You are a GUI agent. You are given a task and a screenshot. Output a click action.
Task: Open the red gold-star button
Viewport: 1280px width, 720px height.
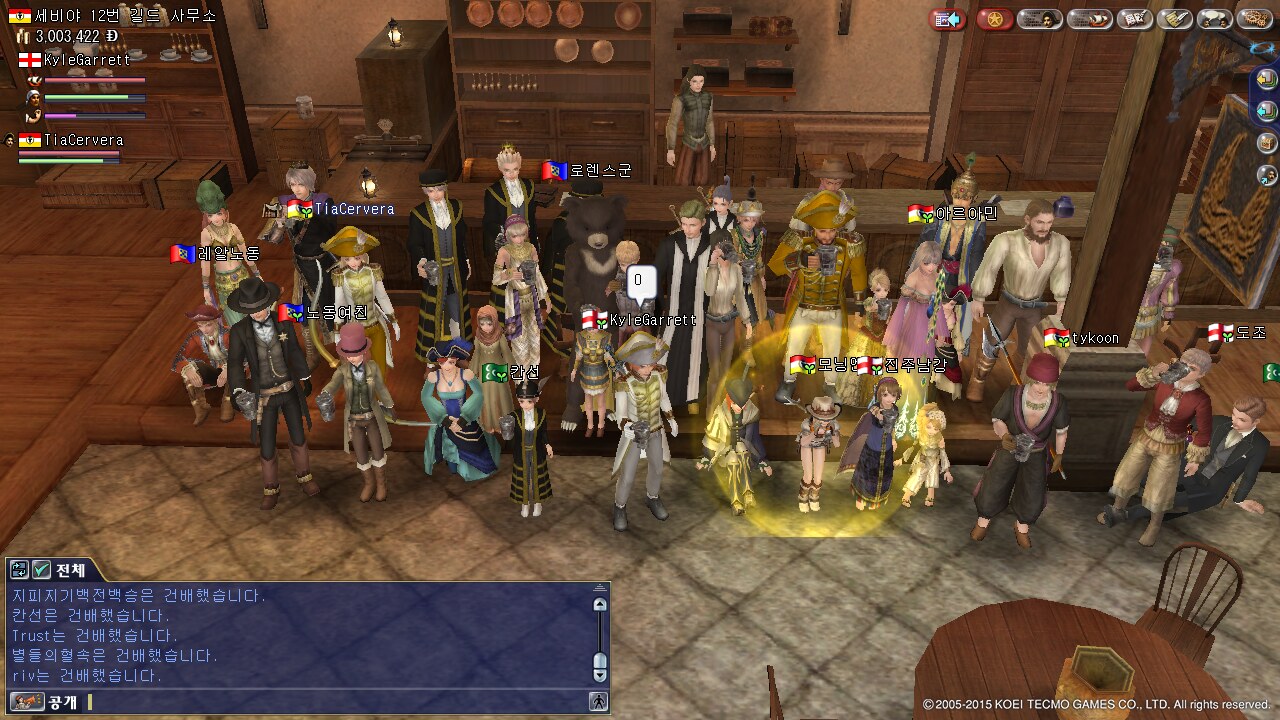(994, 19)
